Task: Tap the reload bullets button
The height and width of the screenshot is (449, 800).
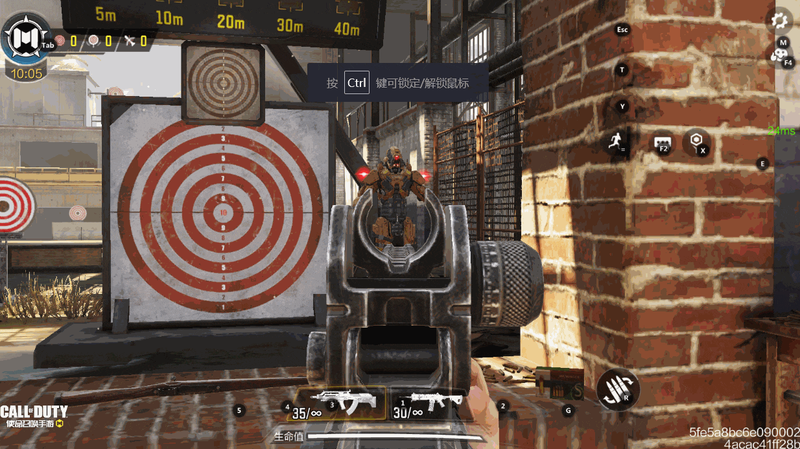Action: pyautogui.click(x=616, y=388)
